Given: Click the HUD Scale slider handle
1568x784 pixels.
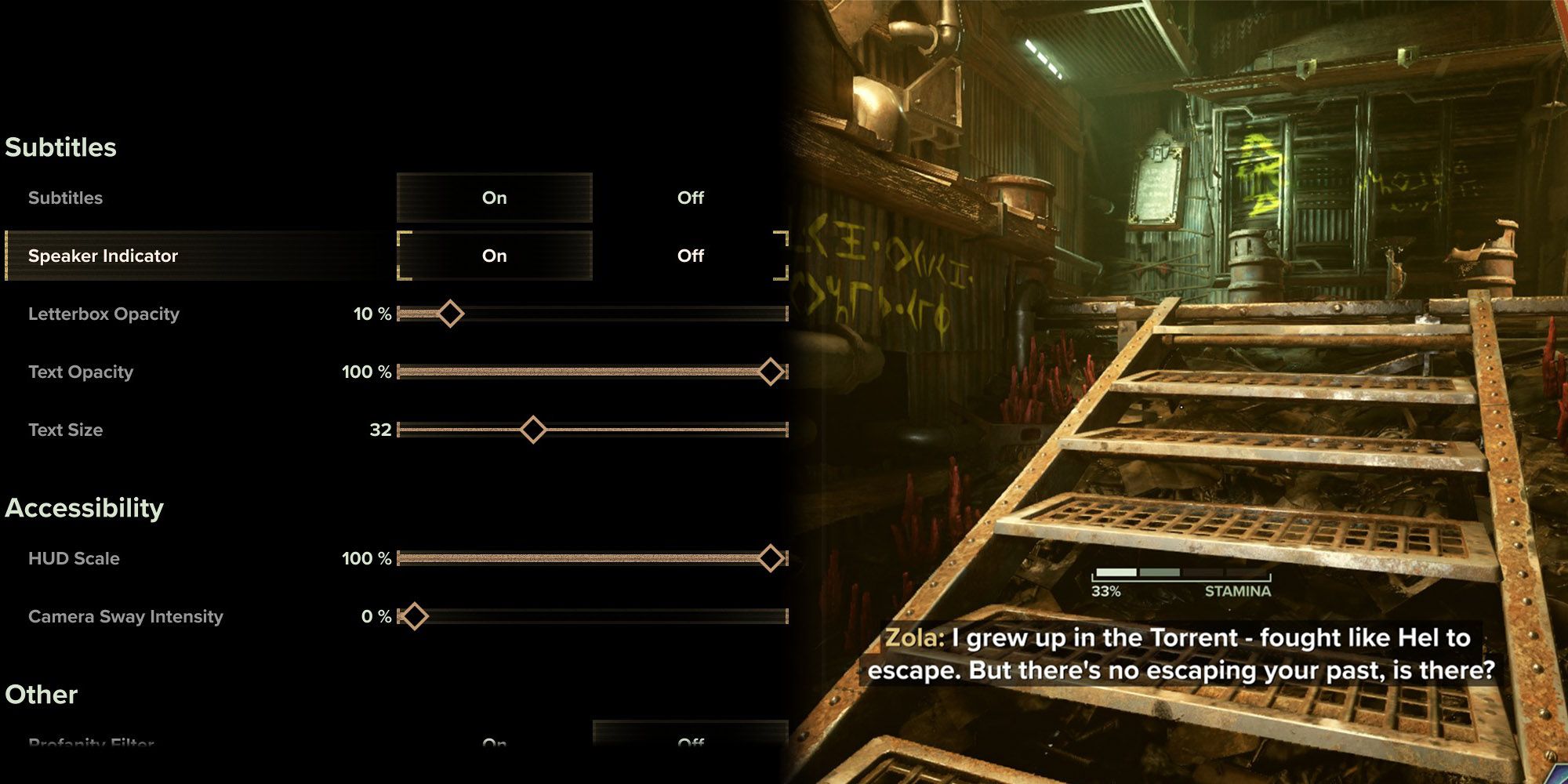Looking at the screenshot, I should (x=771, y=558).
